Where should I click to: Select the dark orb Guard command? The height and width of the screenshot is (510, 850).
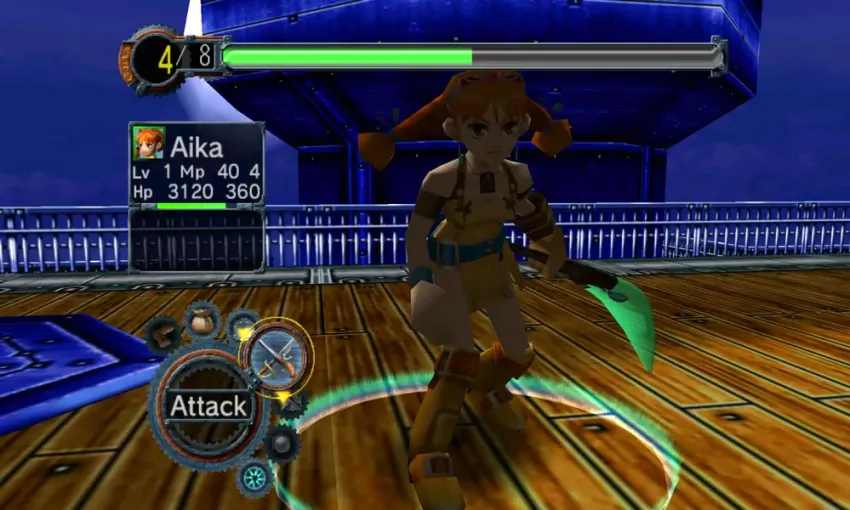(283, 441)
